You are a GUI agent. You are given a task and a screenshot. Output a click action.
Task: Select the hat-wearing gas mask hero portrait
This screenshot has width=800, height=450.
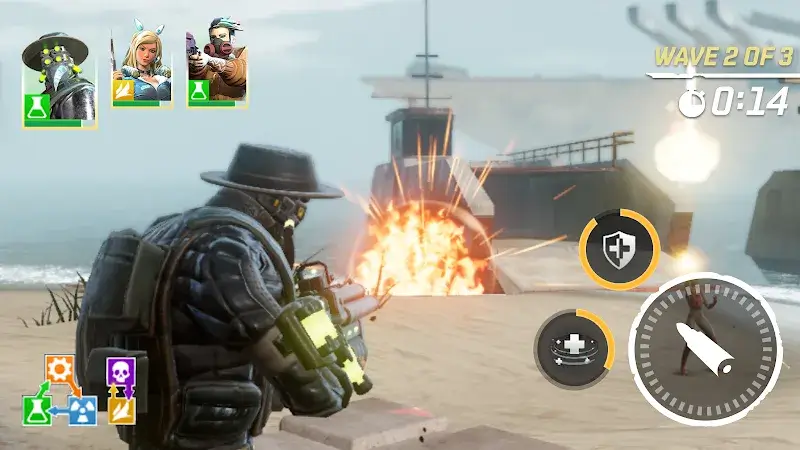tap(59, 78)
